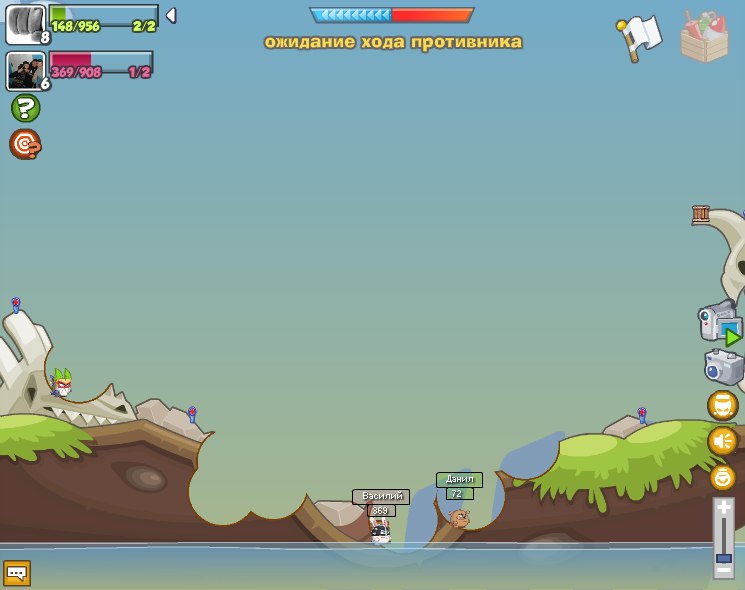Click the orange button above the speaker
Image resolution: width=745 pixels, height=590 pixels.
coord(722,405)
